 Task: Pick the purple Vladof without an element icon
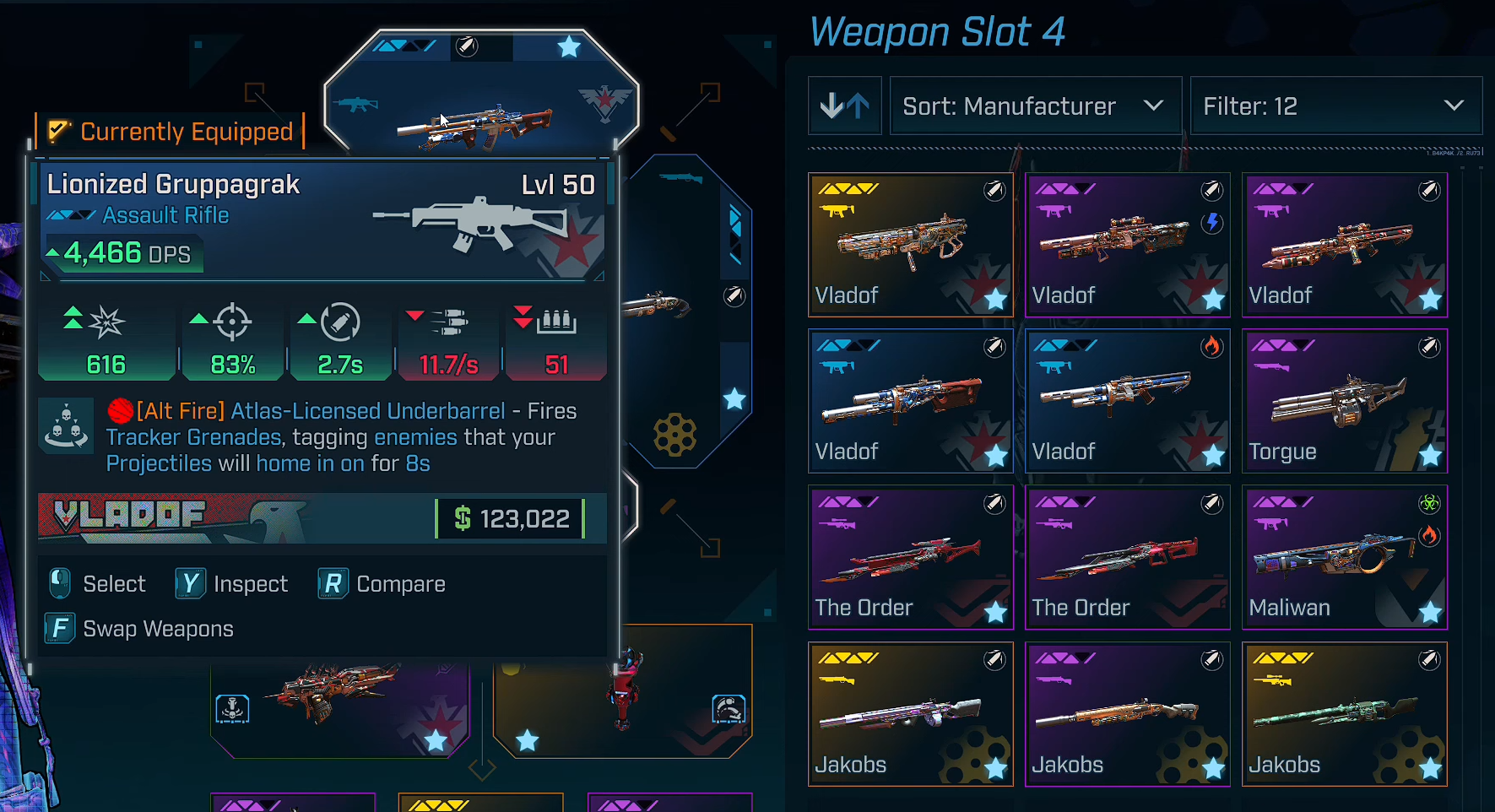pos(1344,245)
